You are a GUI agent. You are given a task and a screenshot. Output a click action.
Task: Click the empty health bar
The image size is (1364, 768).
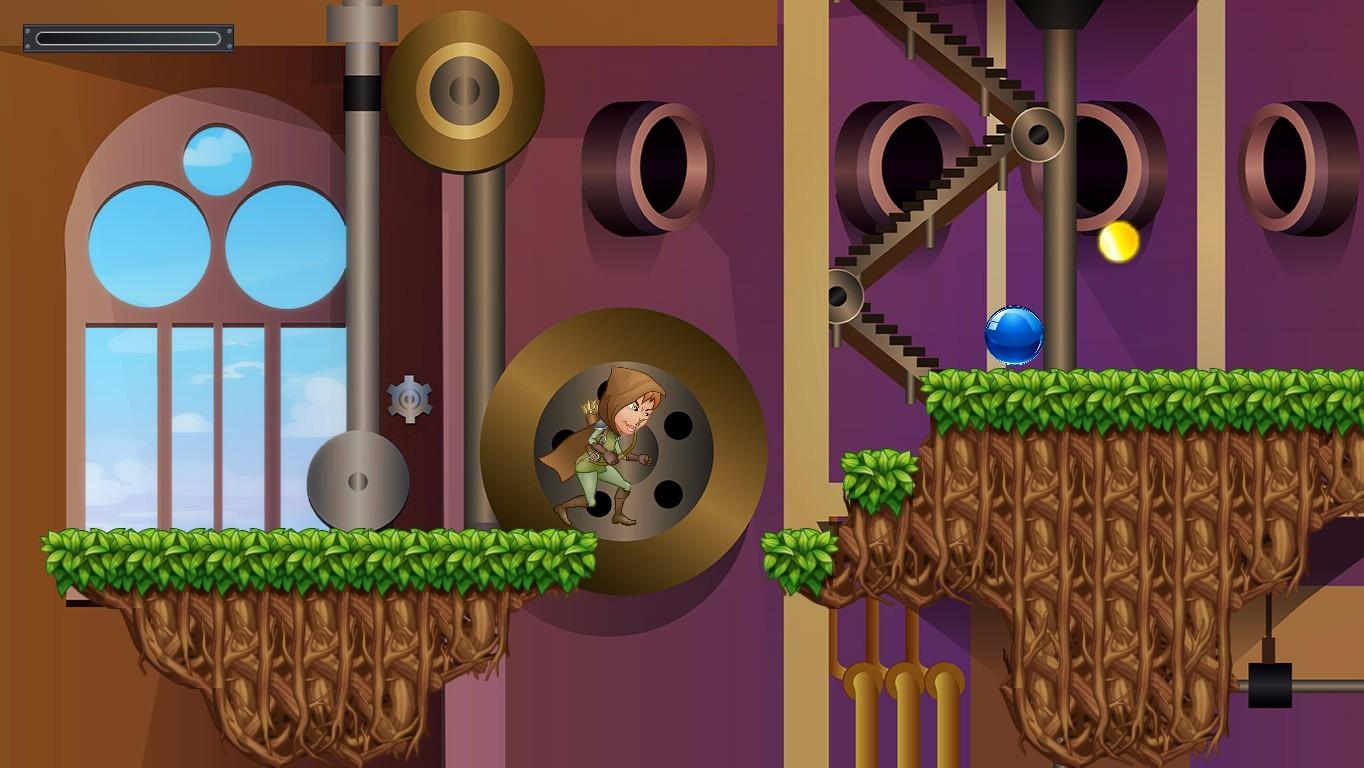(x=127, y=36)
